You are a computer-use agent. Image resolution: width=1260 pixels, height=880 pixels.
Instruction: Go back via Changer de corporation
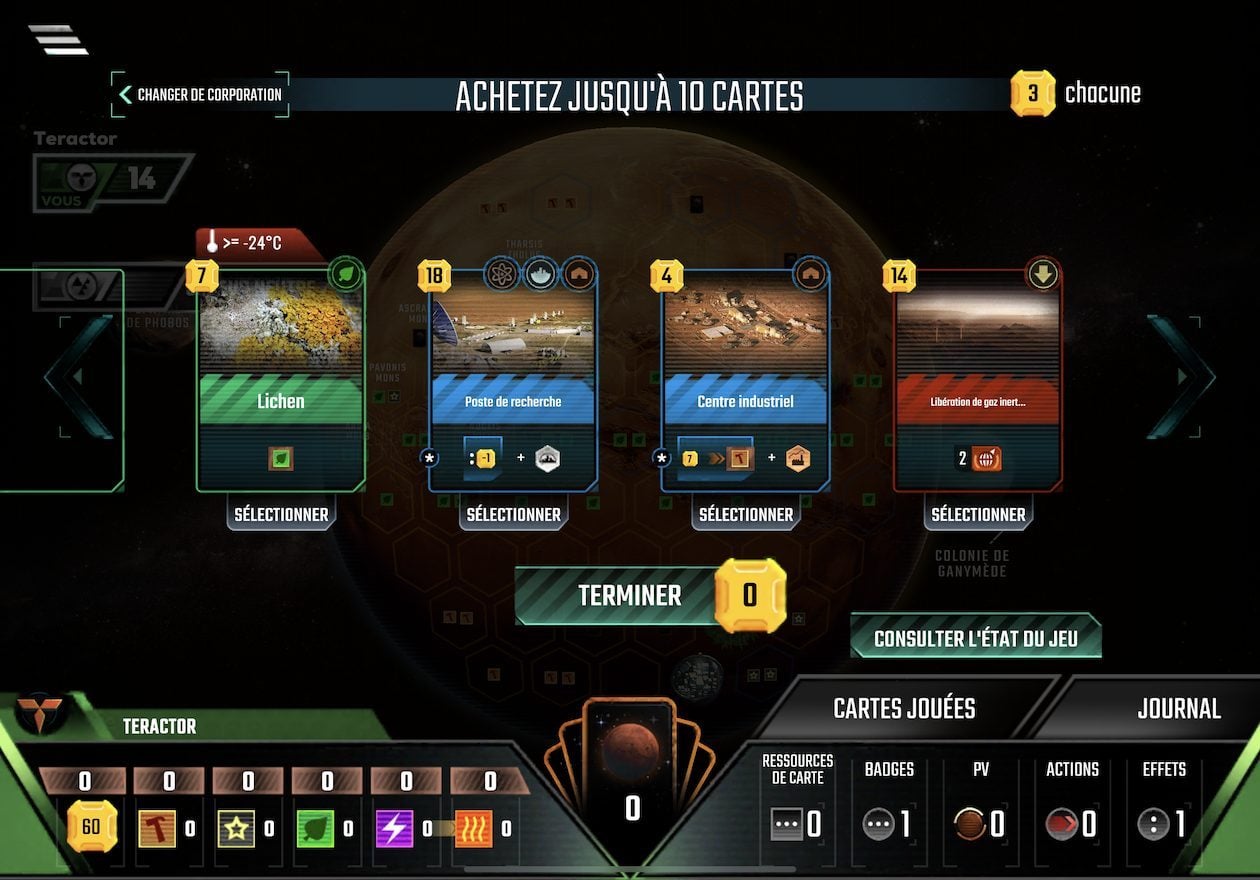200,95
